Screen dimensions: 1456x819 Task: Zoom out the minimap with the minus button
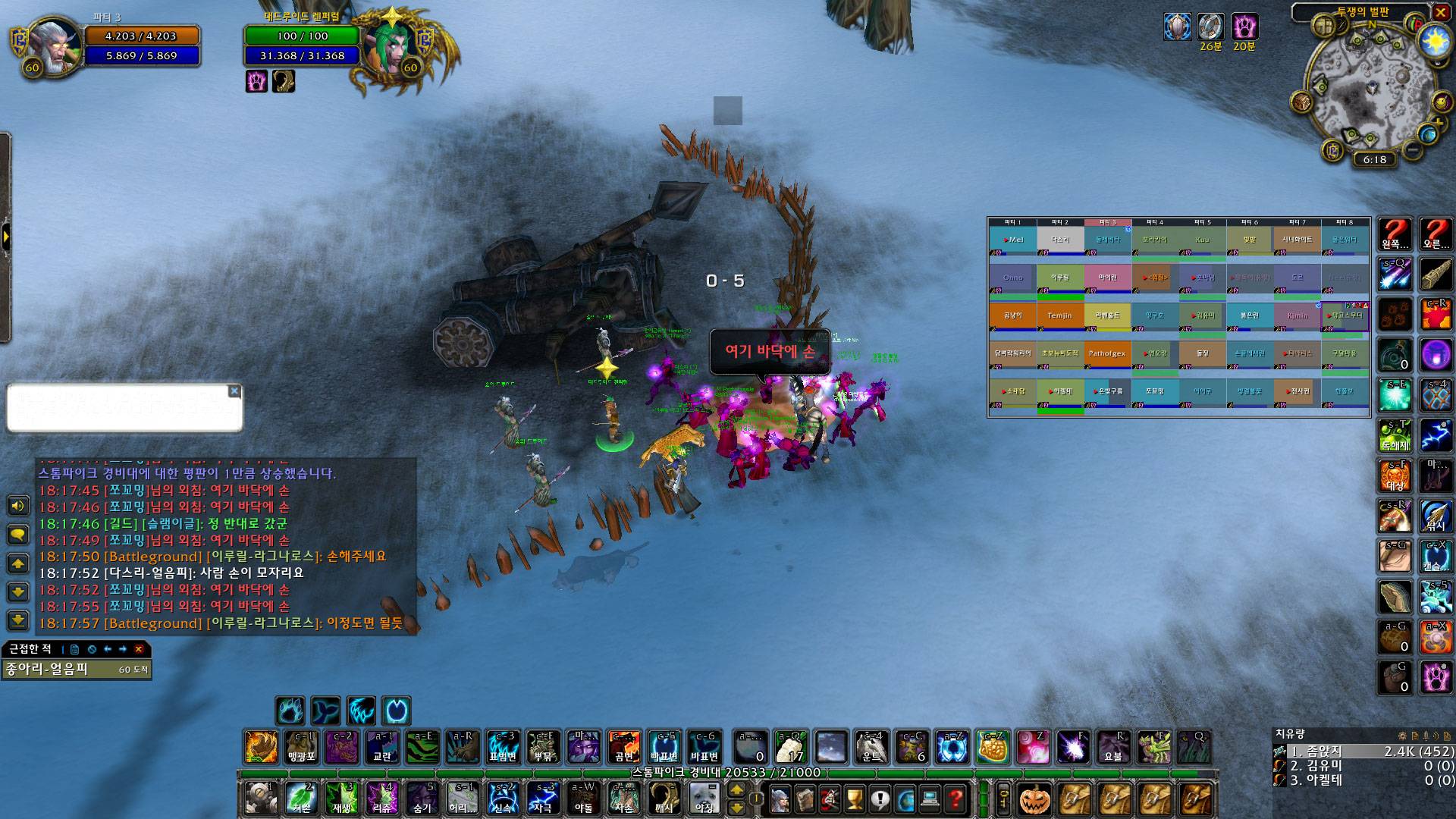point(1412,150)
